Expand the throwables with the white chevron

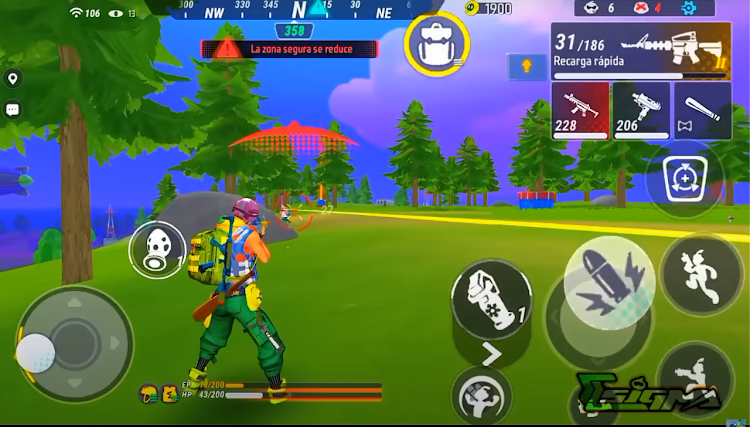tap(491, 353)
